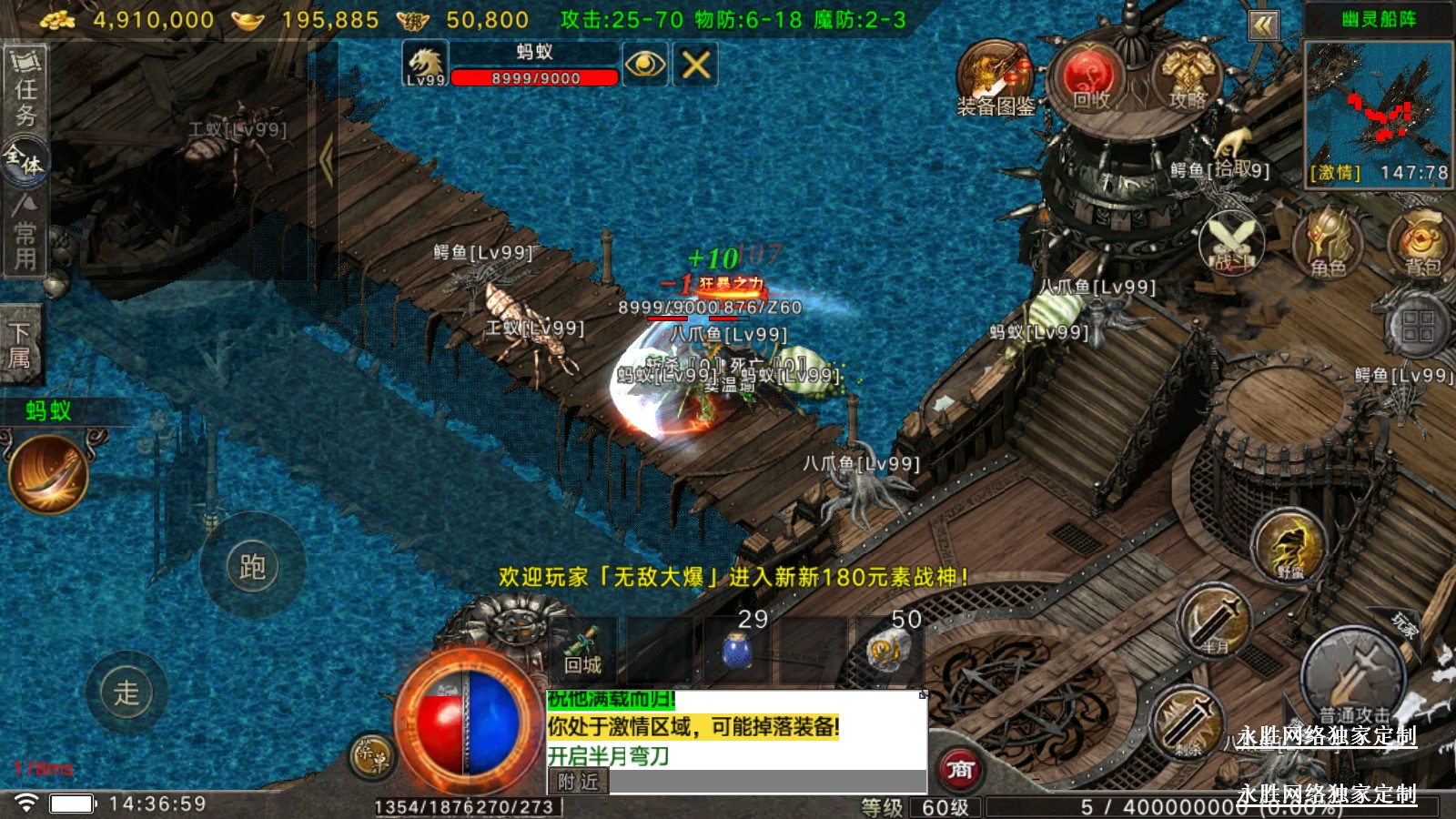Use the 普通攻击 normal attack button
This screenshot has height=819, width=1456.
pyautogui.click(x=1353, y=676)
